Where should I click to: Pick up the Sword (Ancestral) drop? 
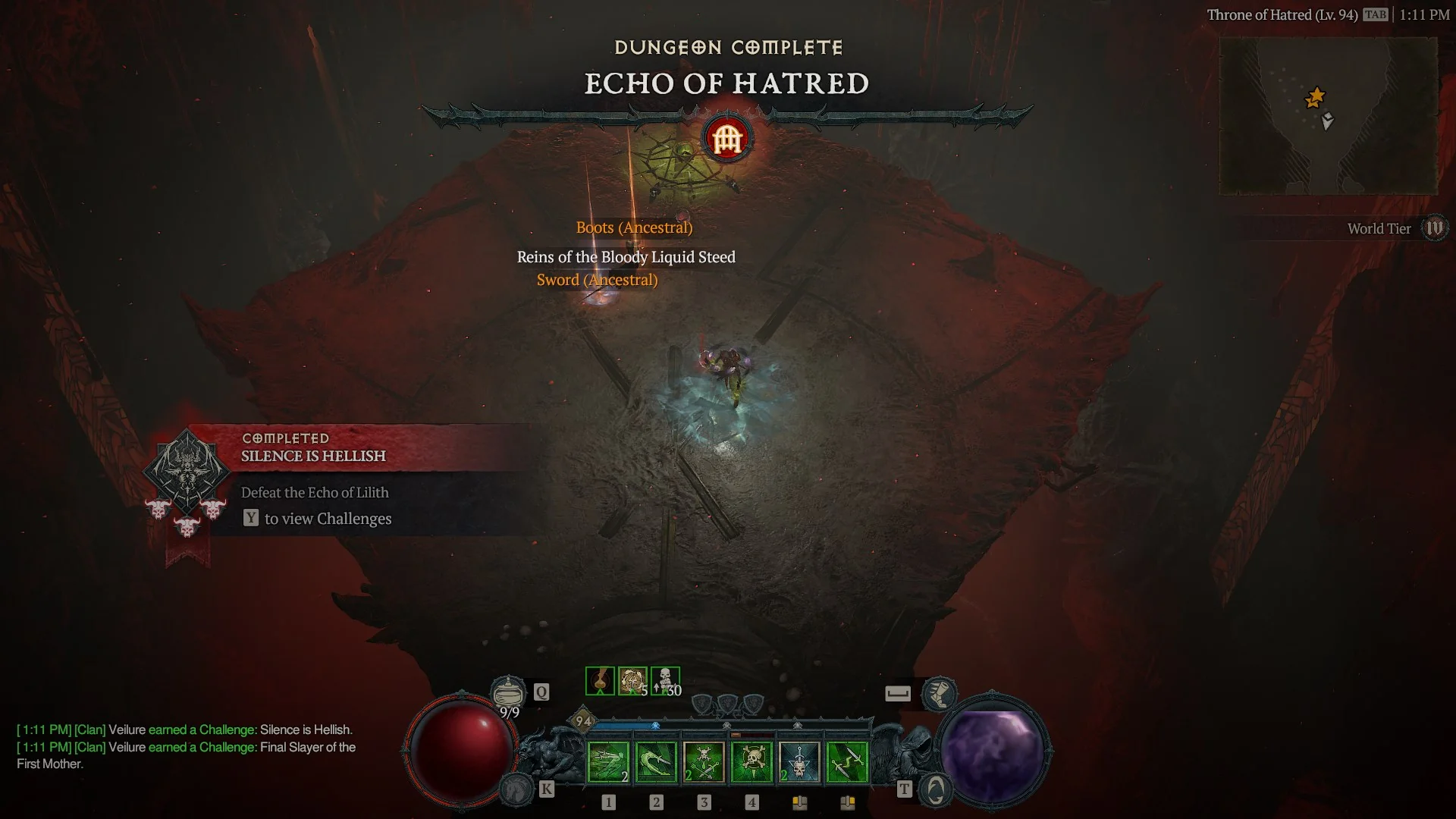coord(598,279)
